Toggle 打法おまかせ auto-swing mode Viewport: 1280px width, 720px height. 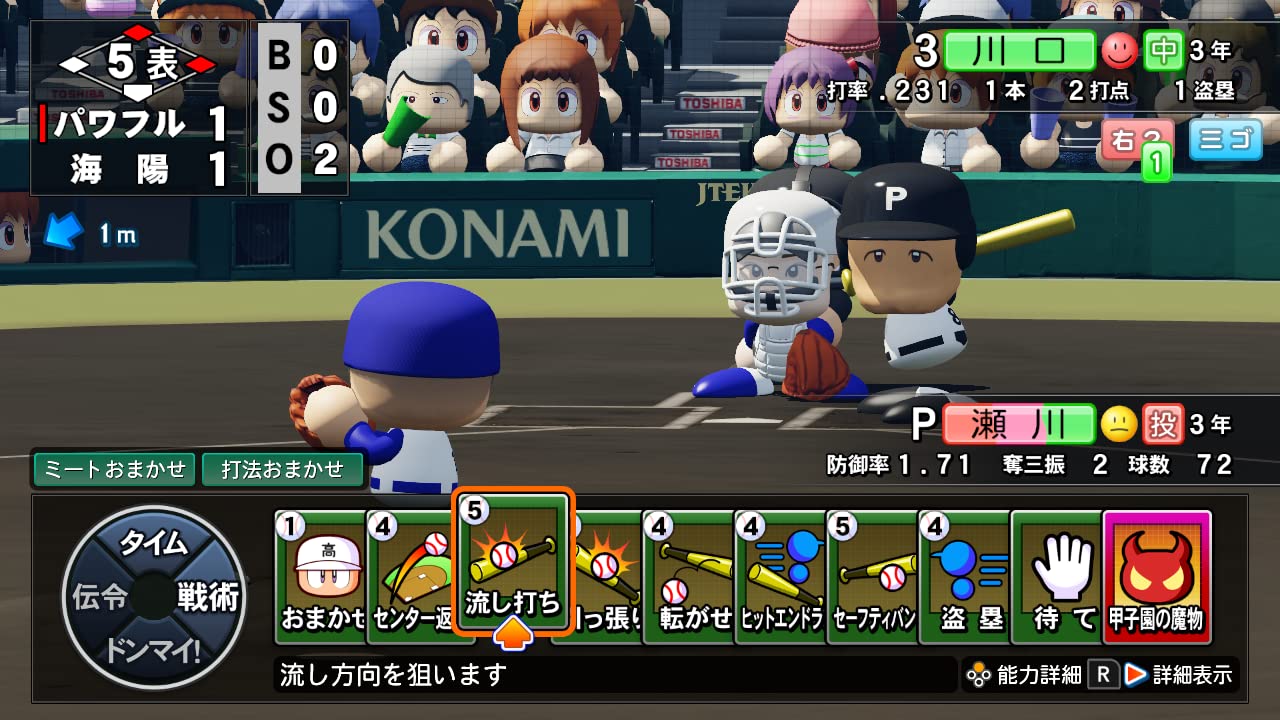coord(283,466)
